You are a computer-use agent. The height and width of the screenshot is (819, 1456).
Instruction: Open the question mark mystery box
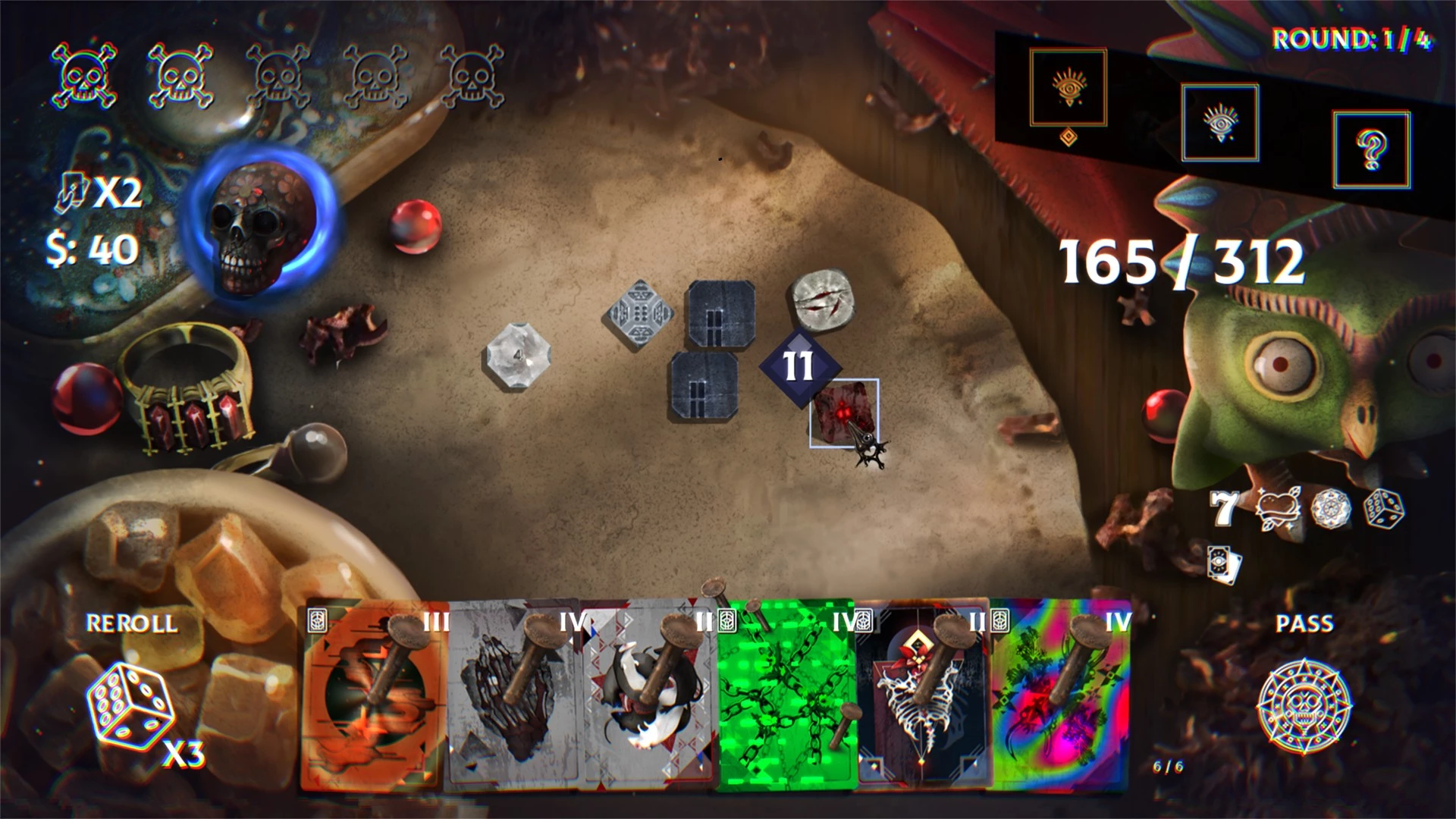point(1371,149)
